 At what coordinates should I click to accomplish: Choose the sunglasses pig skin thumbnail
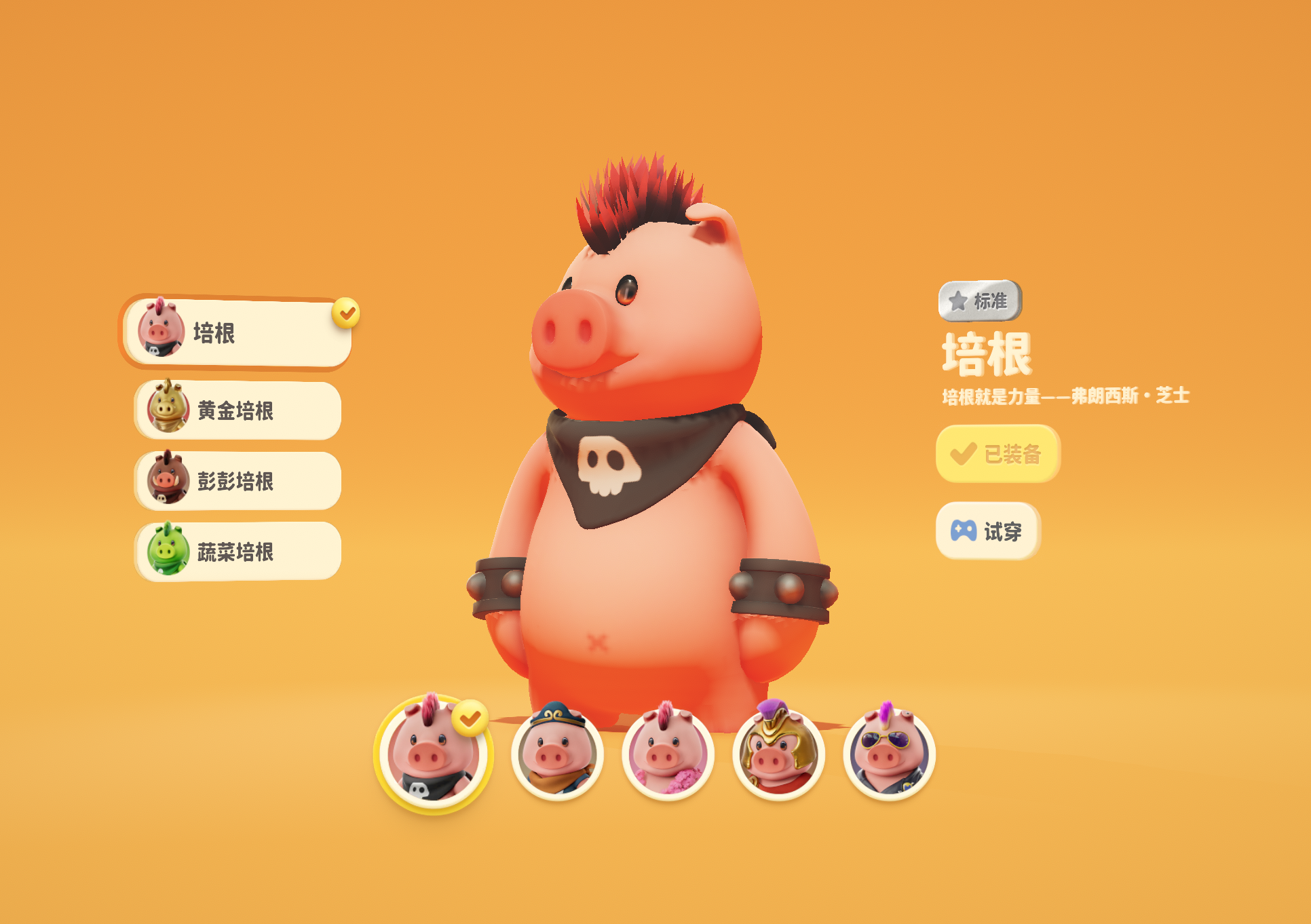[x=889, y=754]
